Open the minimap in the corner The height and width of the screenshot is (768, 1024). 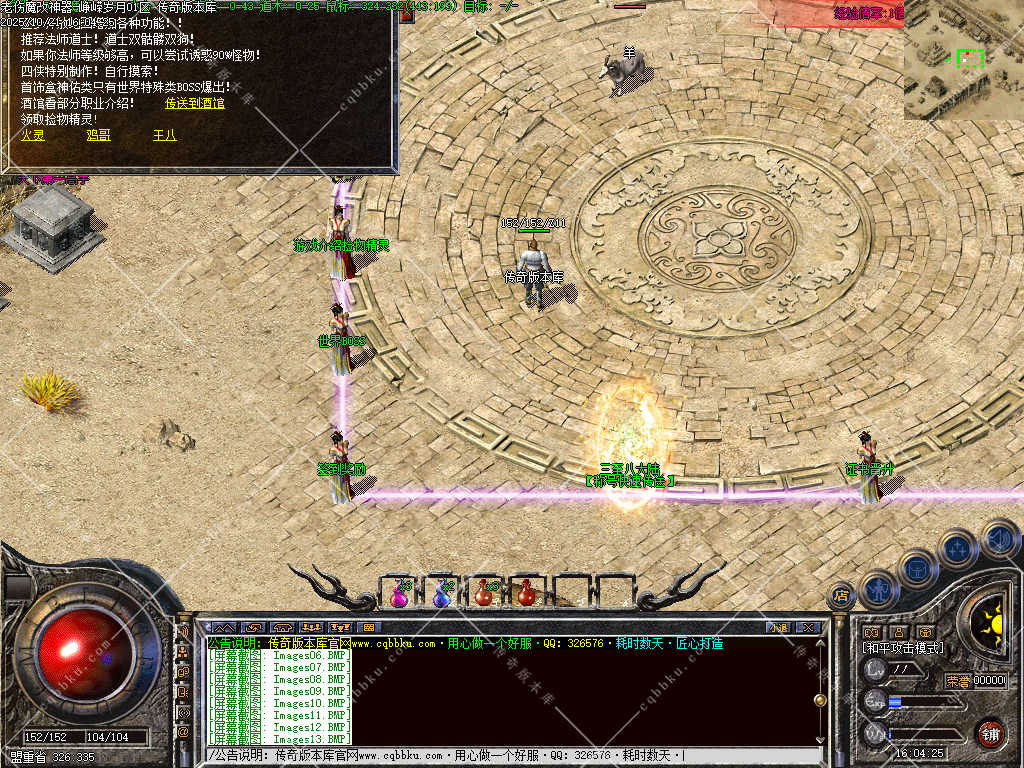[964, 60]
